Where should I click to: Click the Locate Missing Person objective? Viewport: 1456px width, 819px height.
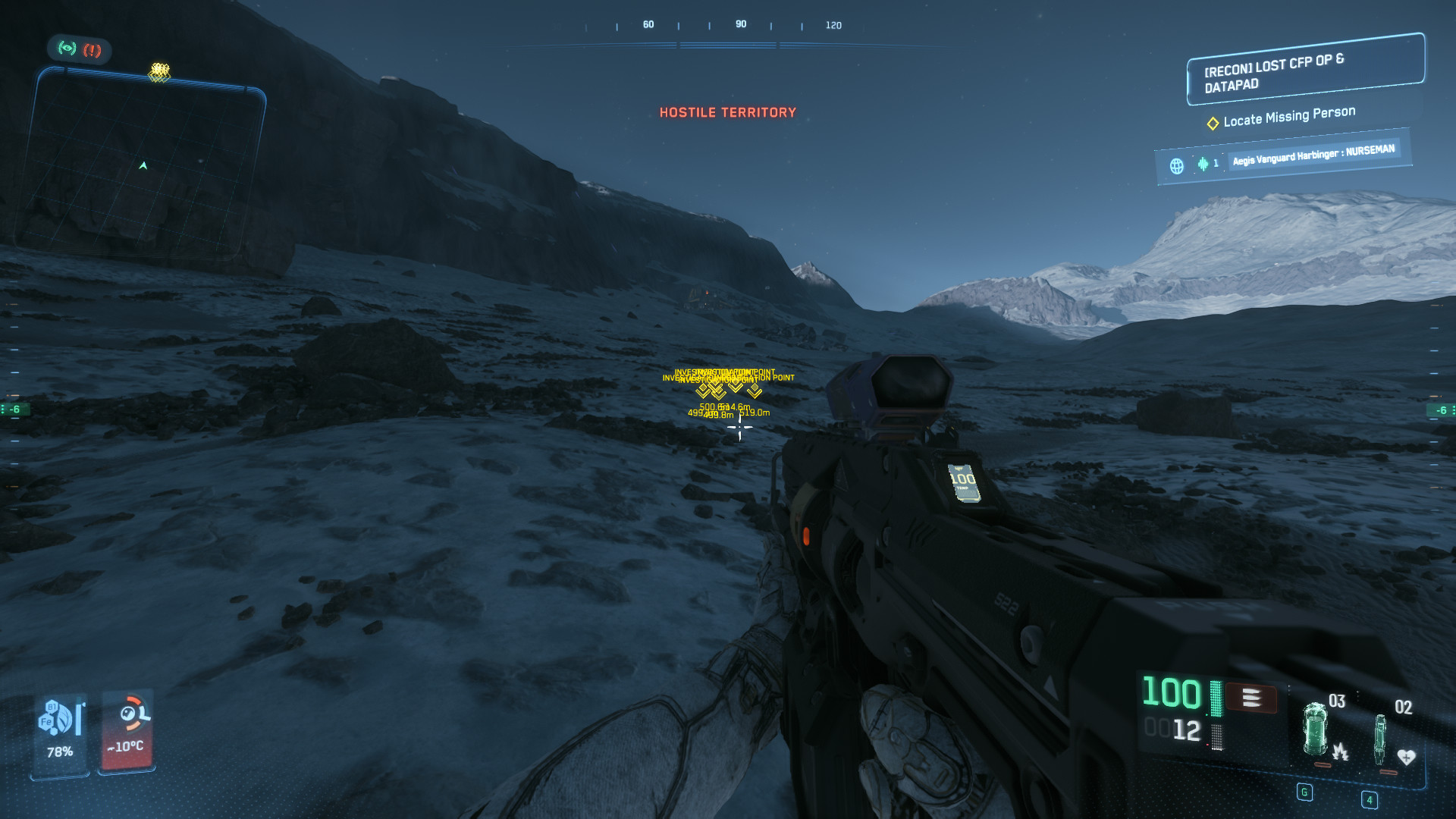(1288, 116)
